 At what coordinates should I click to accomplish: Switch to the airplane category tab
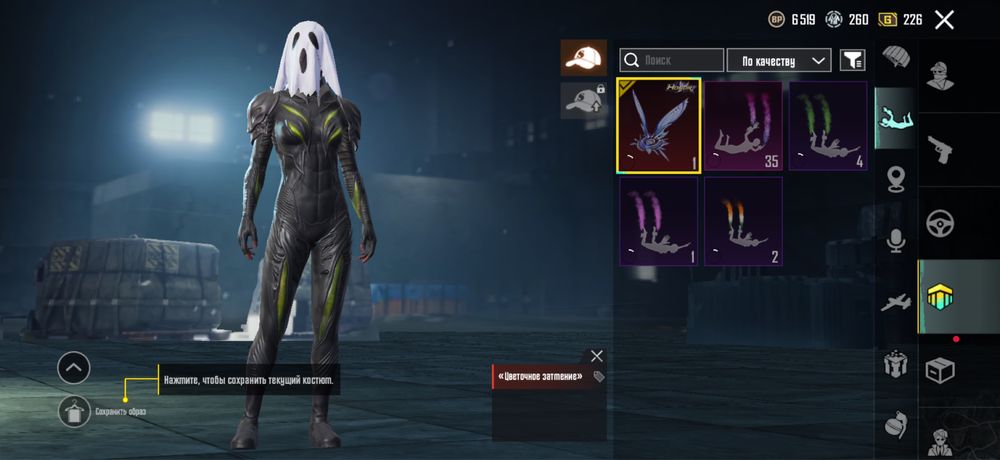(895, 302)
